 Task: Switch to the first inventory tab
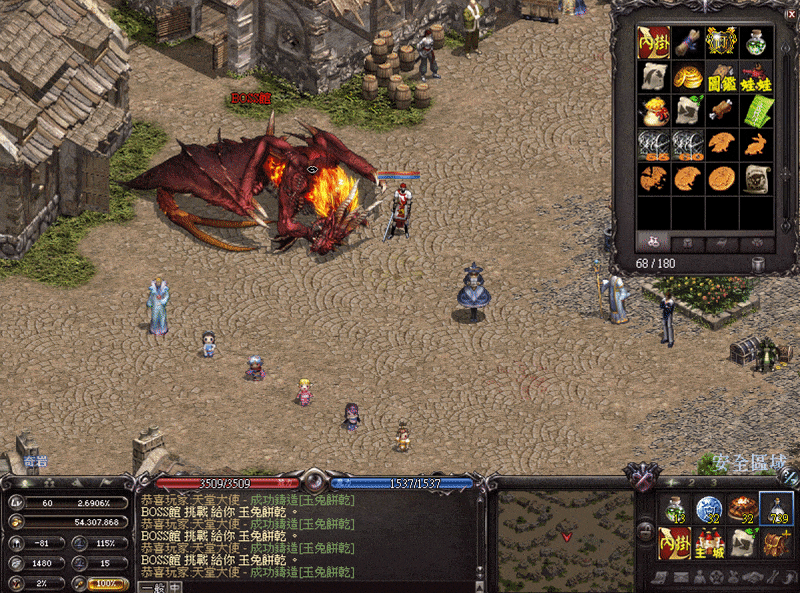pos(653,242)
